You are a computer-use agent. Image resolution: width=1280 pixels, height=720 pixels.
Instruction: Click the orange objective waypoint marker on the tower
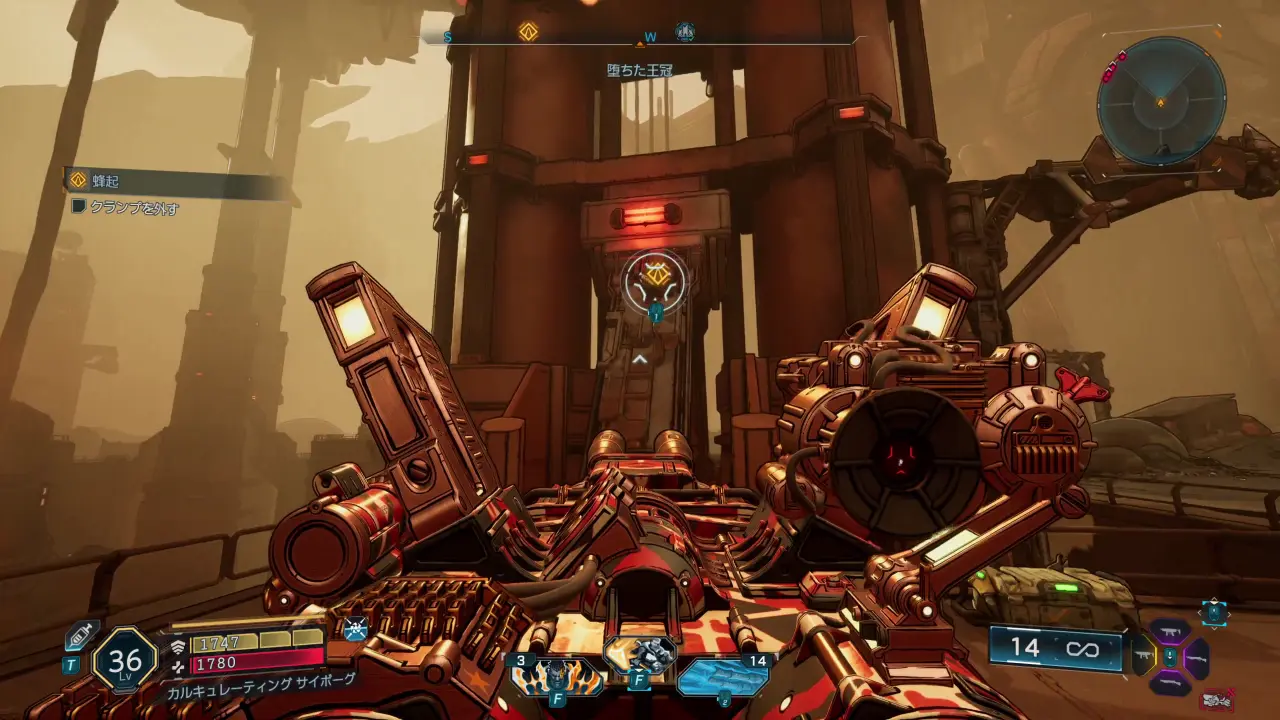tap(655, 277)
